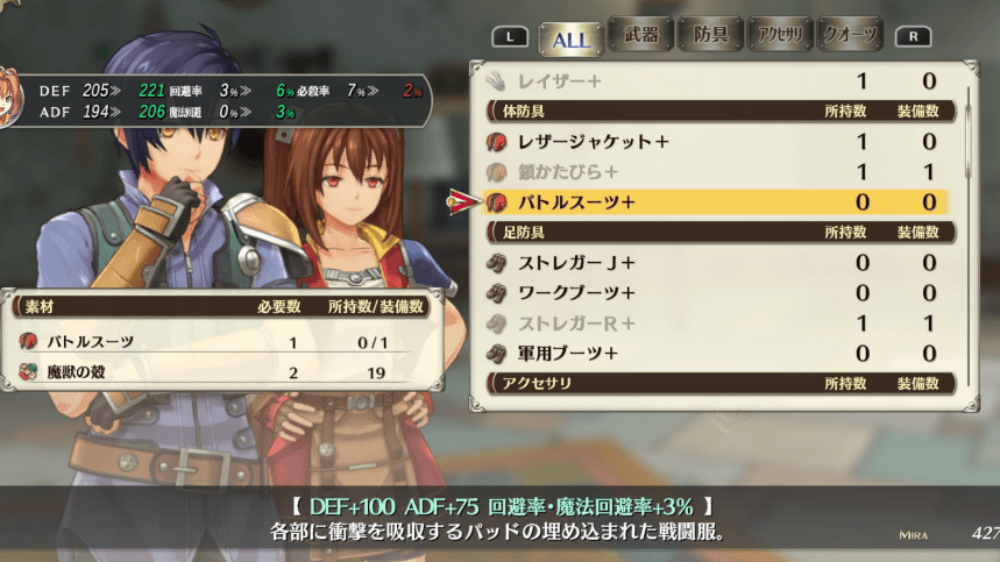Viewport: 1000px width, 562px height.
Task: Open the 武器 weapons tab
Action: click(640, 36)
